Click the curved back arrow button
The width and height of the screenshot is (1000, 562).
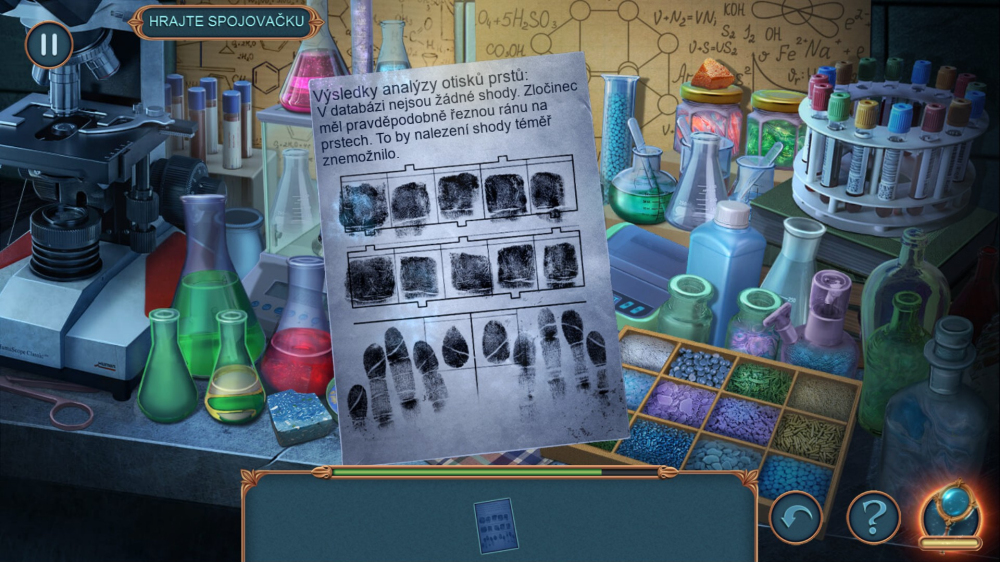pos(796,517)
